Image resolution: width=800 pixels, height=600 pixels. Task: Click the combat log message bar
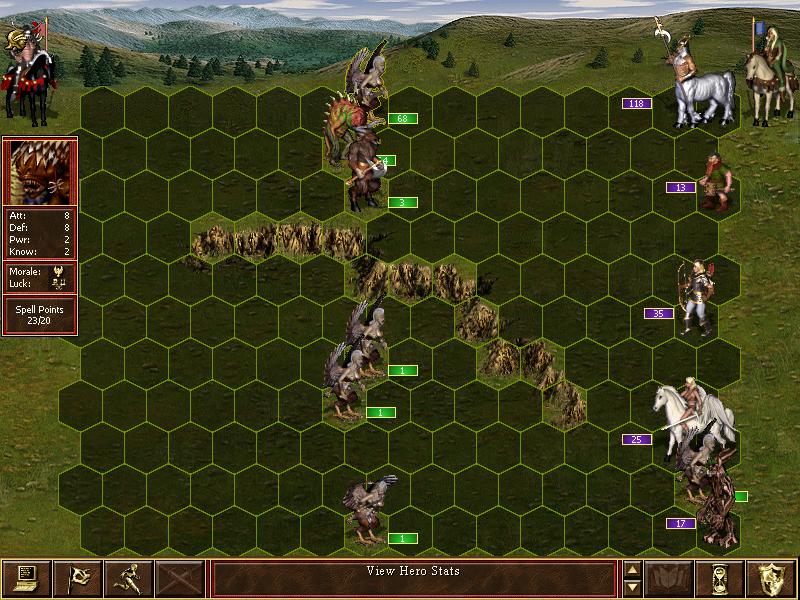[x=414, y=577]
